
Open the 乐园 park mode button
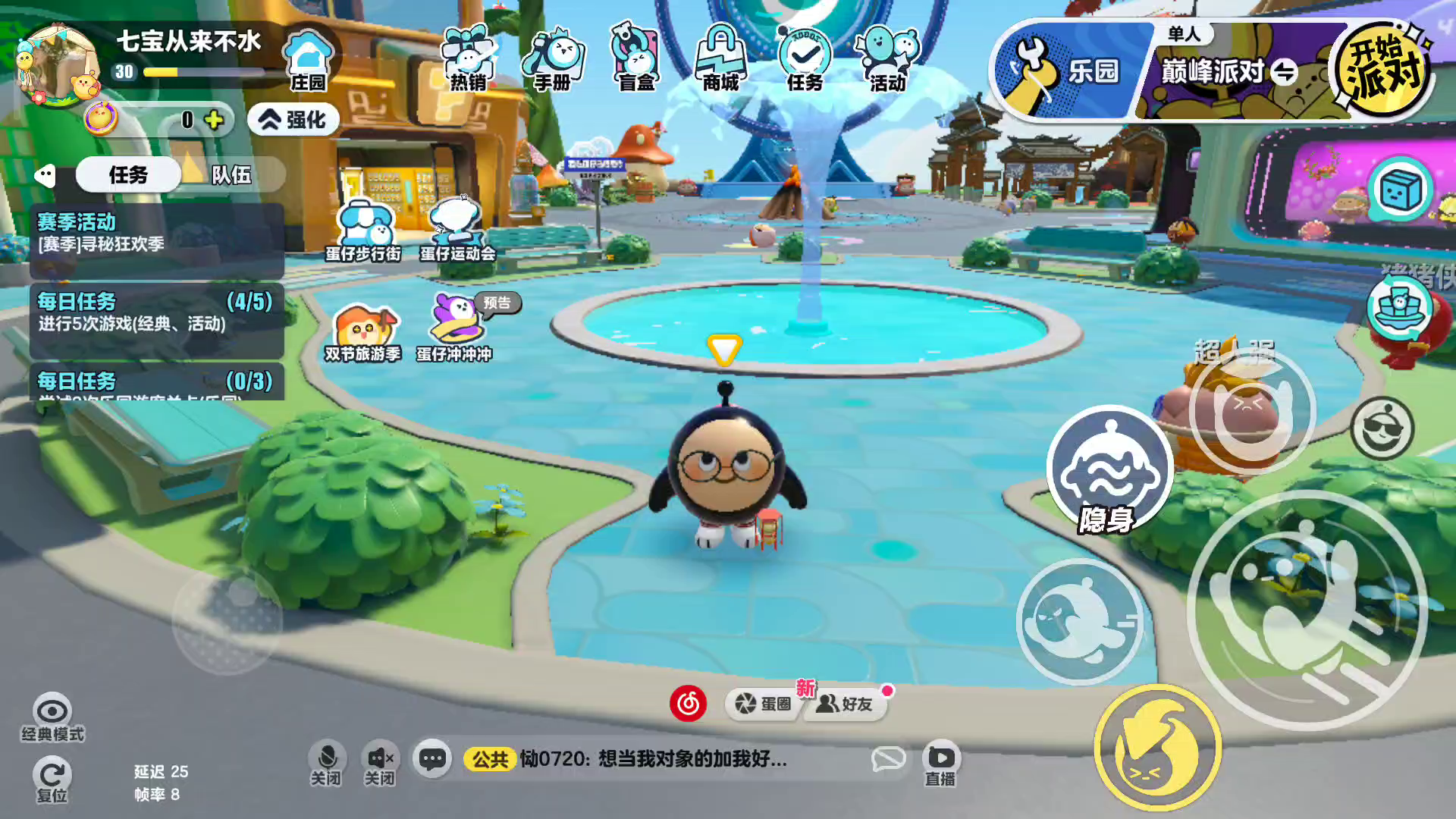[x=1069, y=71]
